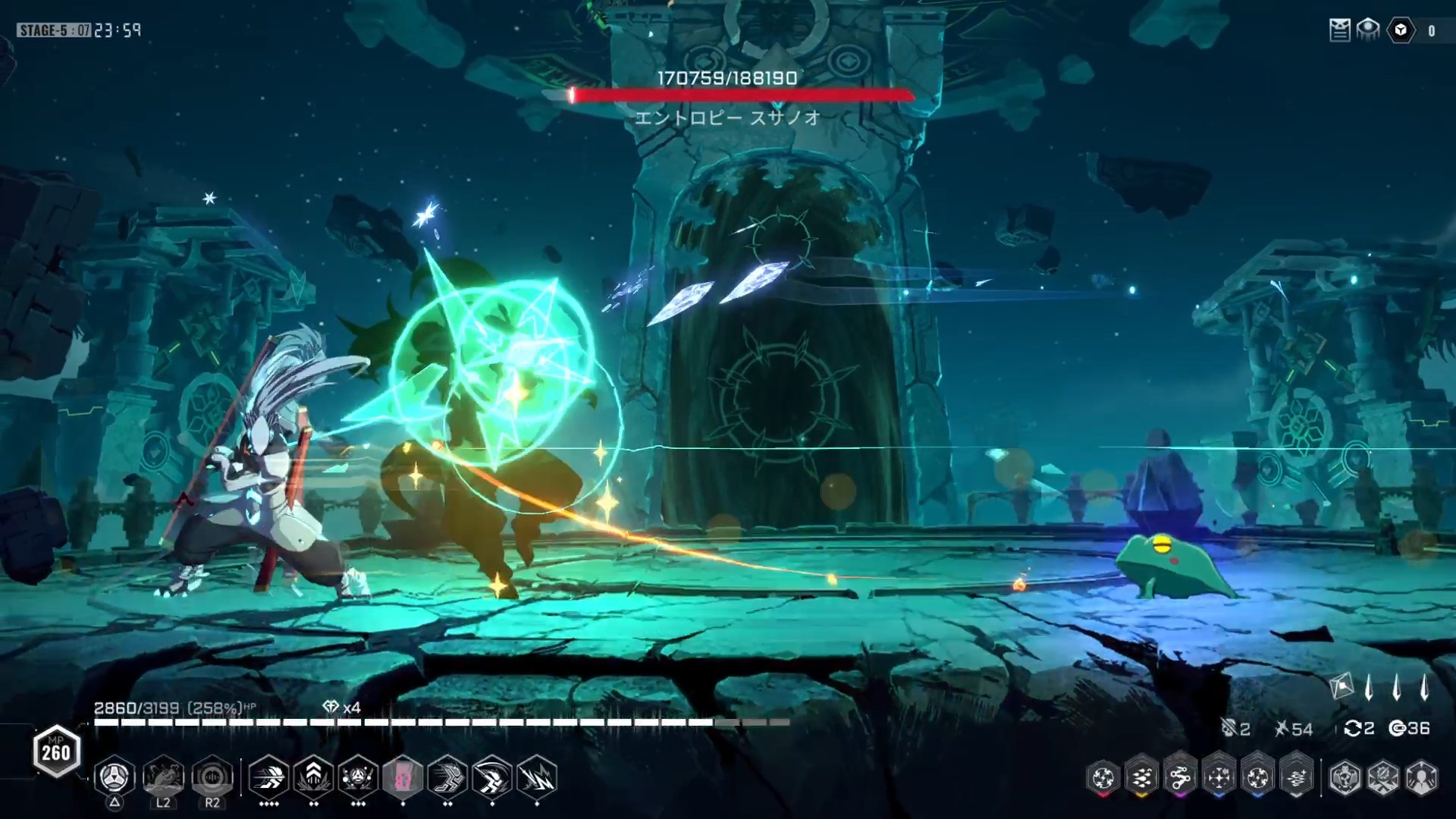Image resolution: width=1456 pixels, height=819 pixels.
Task: Select the crossed-out gear emblem icon
Action: click(1383, 778)
